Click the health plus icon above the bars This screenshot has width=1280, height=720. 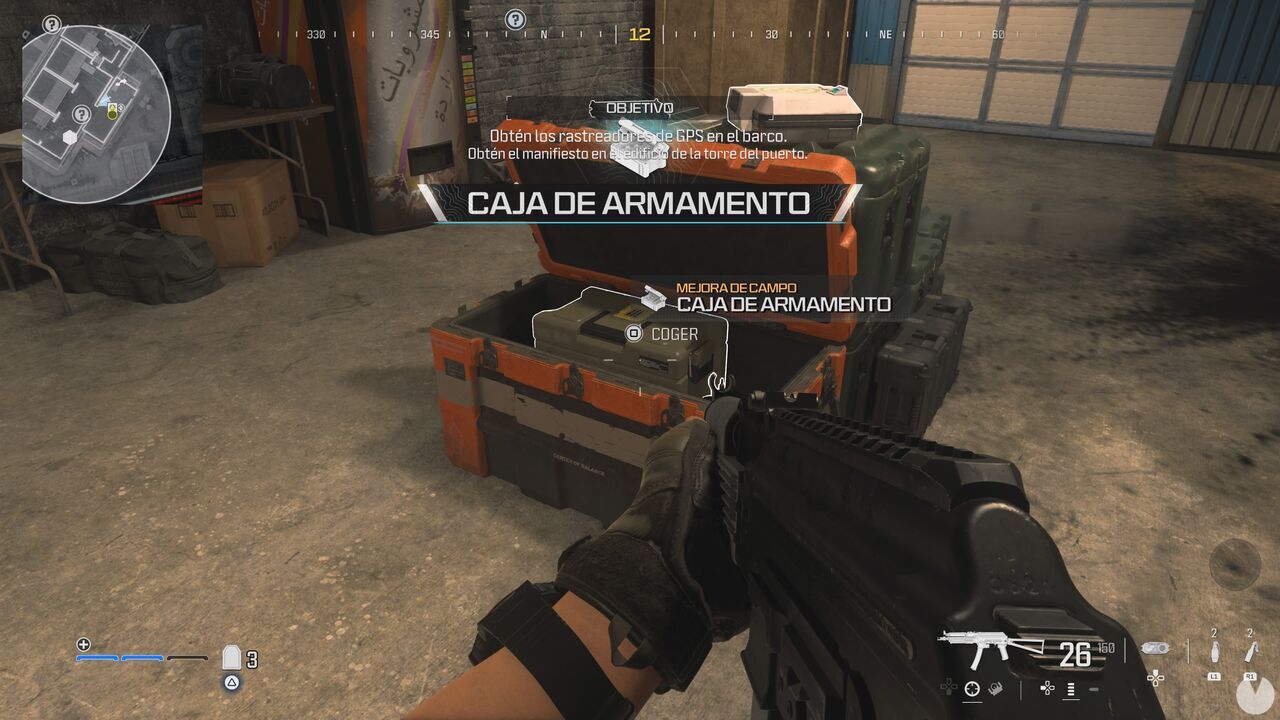(83, 645)
